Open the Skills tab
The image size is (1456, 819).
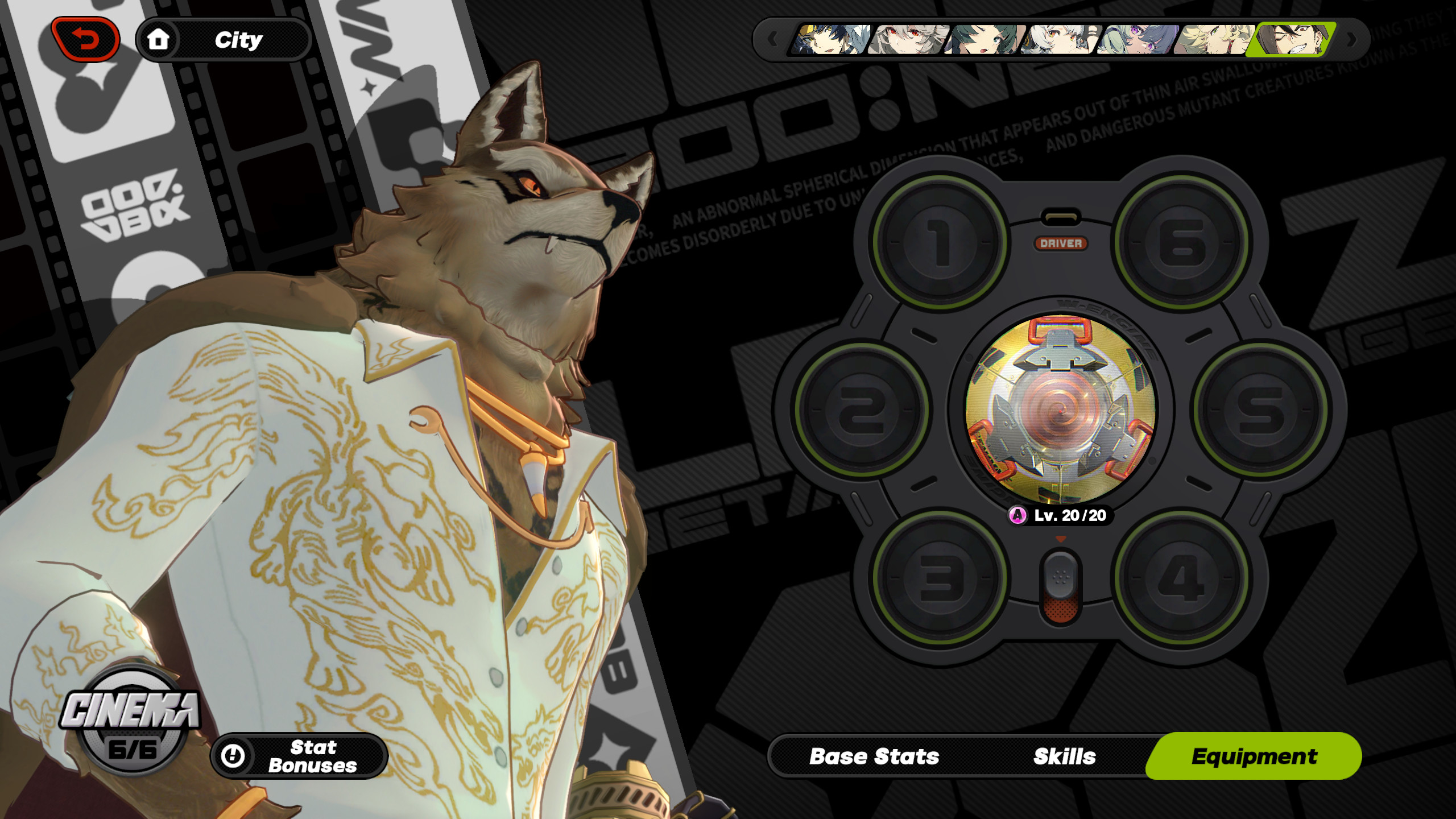(1064, 756)
